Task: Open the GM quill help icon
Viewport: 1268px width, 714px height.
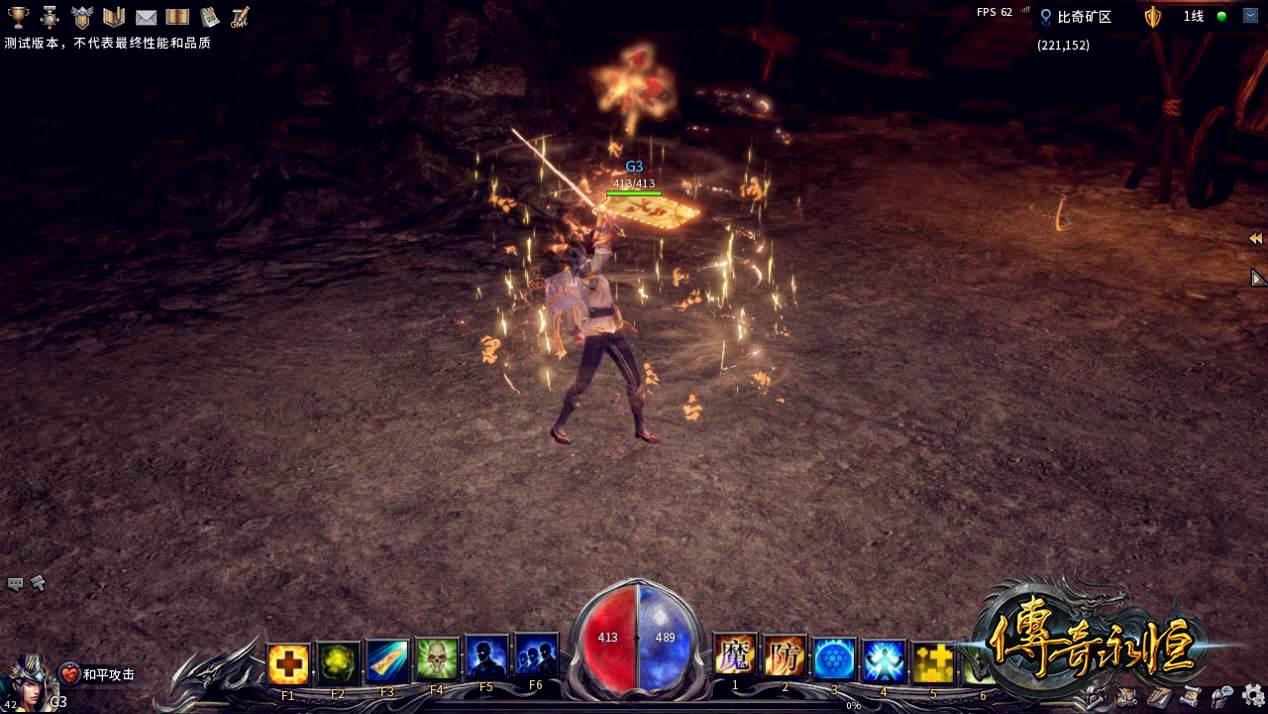Action: click(x=240, y=17)
